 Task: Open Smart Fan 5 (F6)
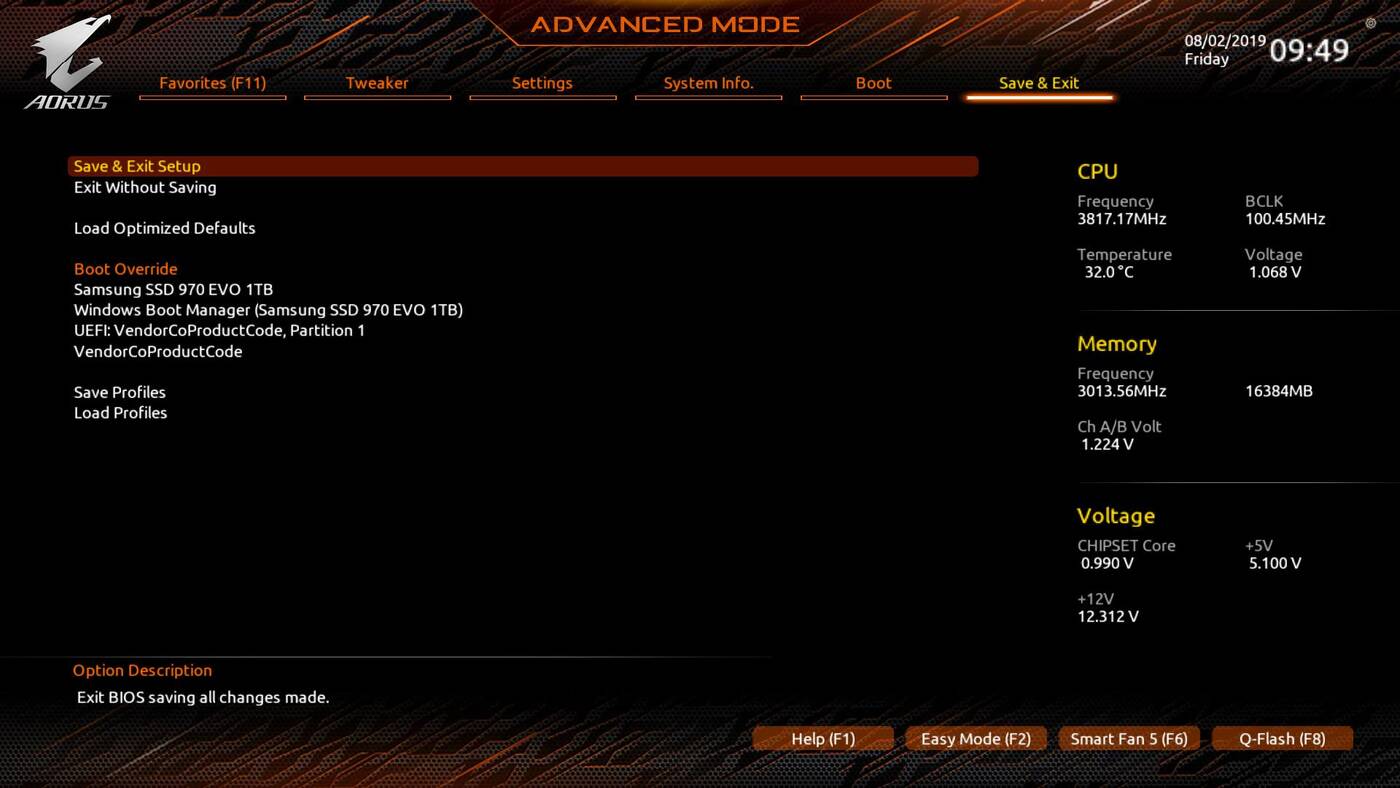pos(1128,739)
